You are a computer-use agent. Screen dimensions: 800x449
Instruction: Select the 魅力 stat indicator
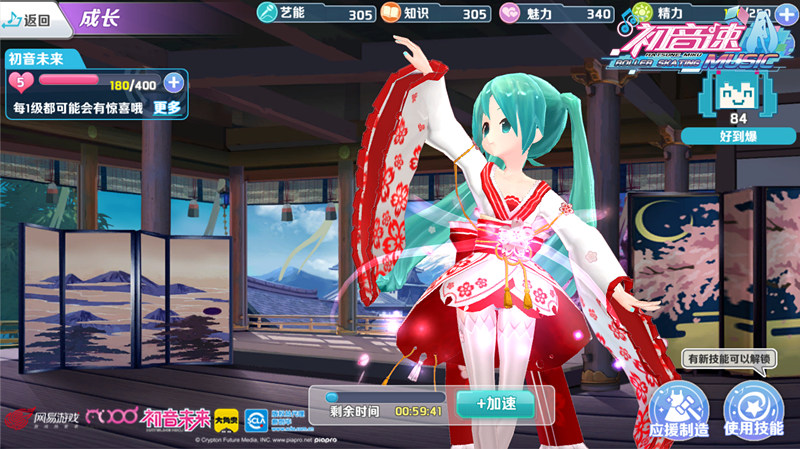(x=556, y=14)
